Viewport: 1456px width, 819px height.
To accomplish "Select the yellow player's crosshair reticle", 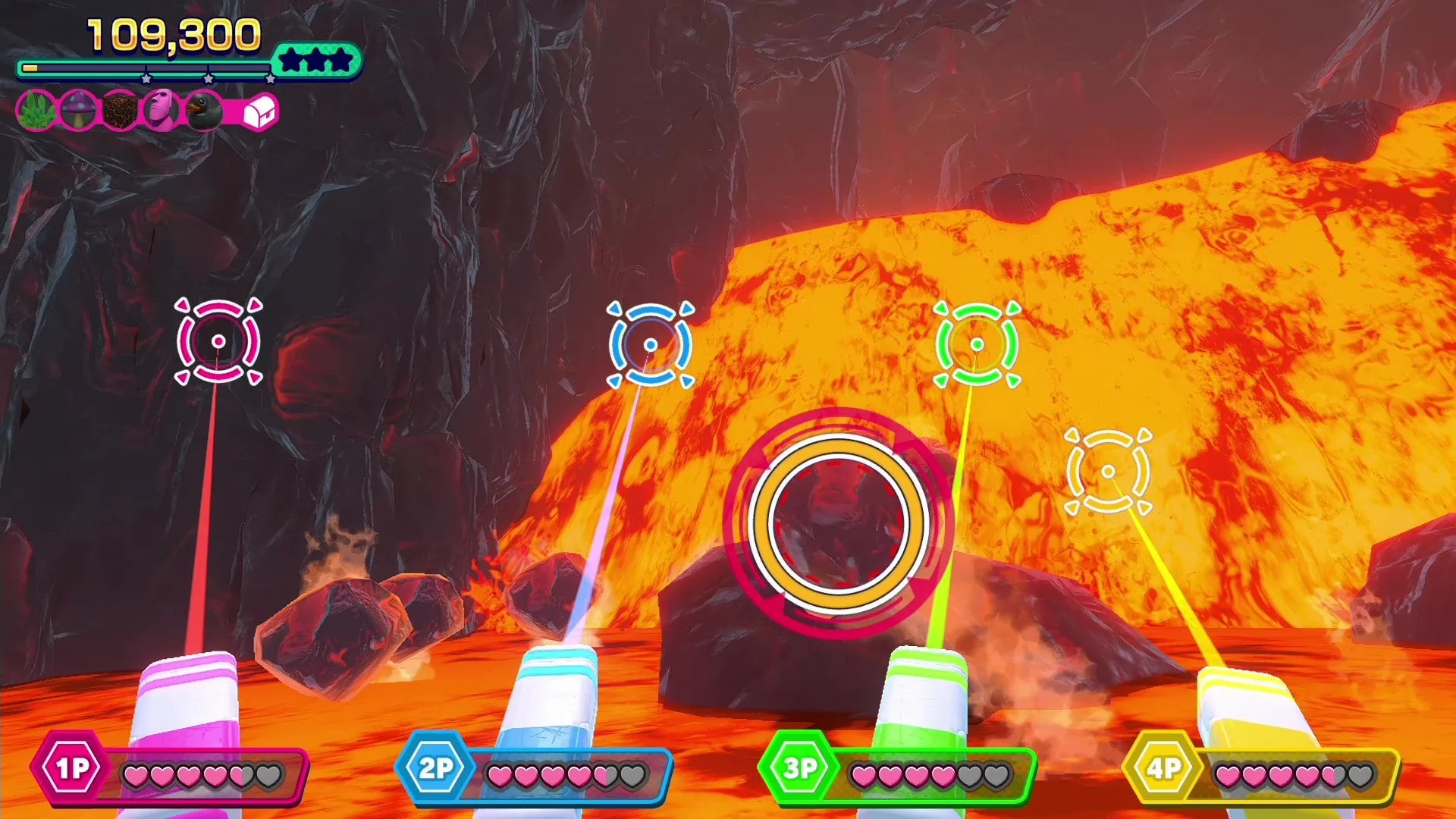I will (x=1108, y=473).
